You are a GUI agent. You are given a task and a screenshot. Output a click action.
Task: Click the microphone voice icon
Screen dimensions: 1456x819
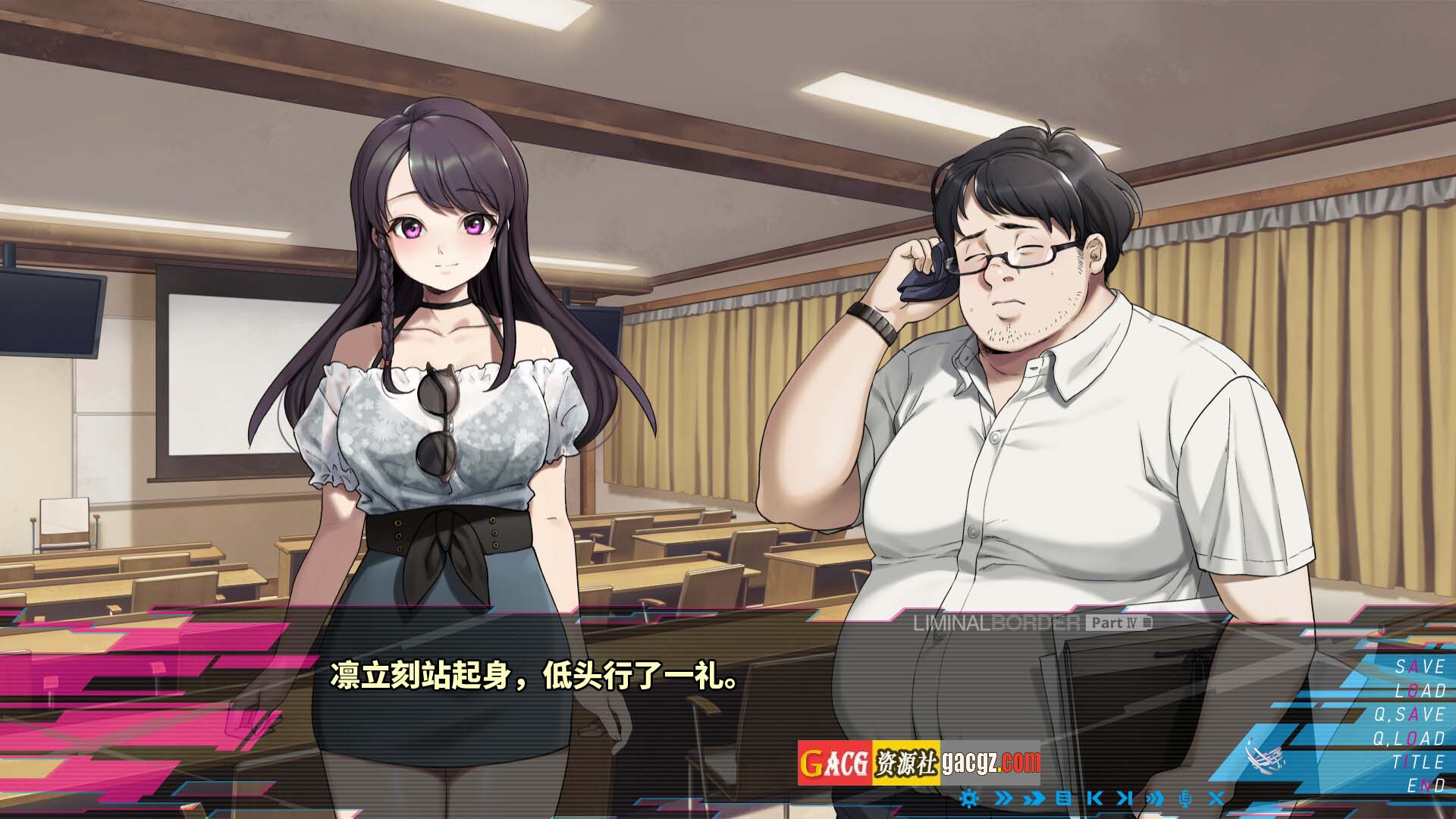click(x=1185, y=798)
